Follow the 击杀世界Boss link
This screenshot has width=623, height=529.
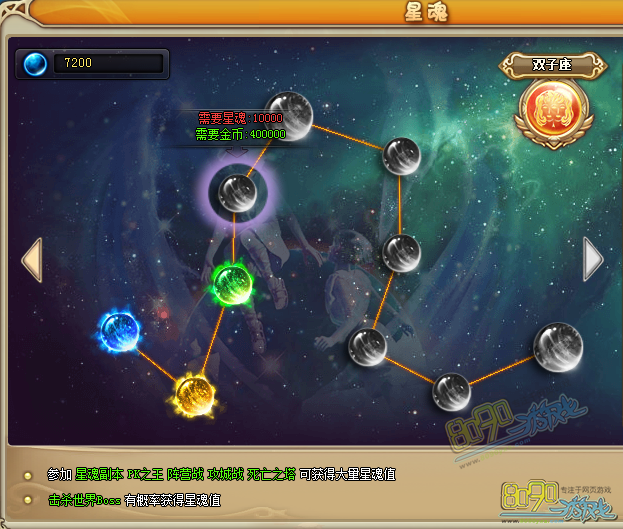pyautogui.click(x=83, y=500)
